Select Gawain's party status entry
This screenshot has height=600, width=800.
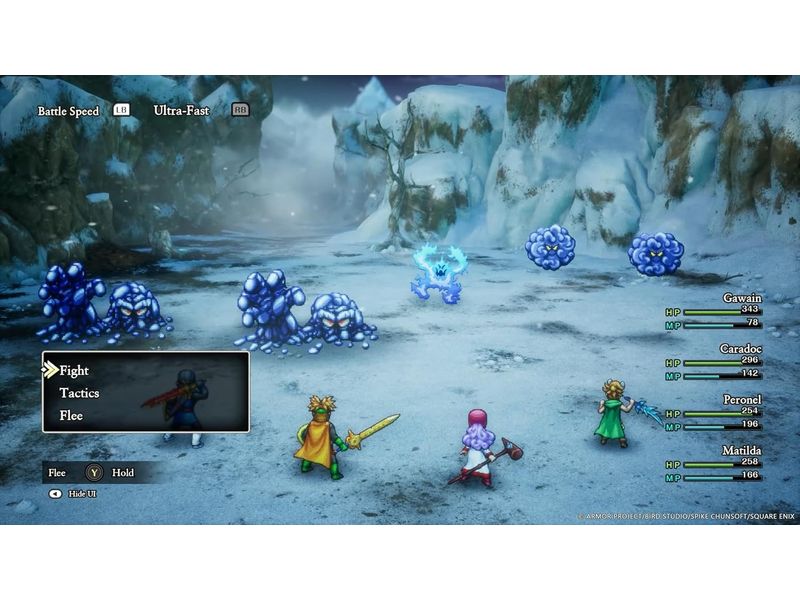click(x=714, y=311)
